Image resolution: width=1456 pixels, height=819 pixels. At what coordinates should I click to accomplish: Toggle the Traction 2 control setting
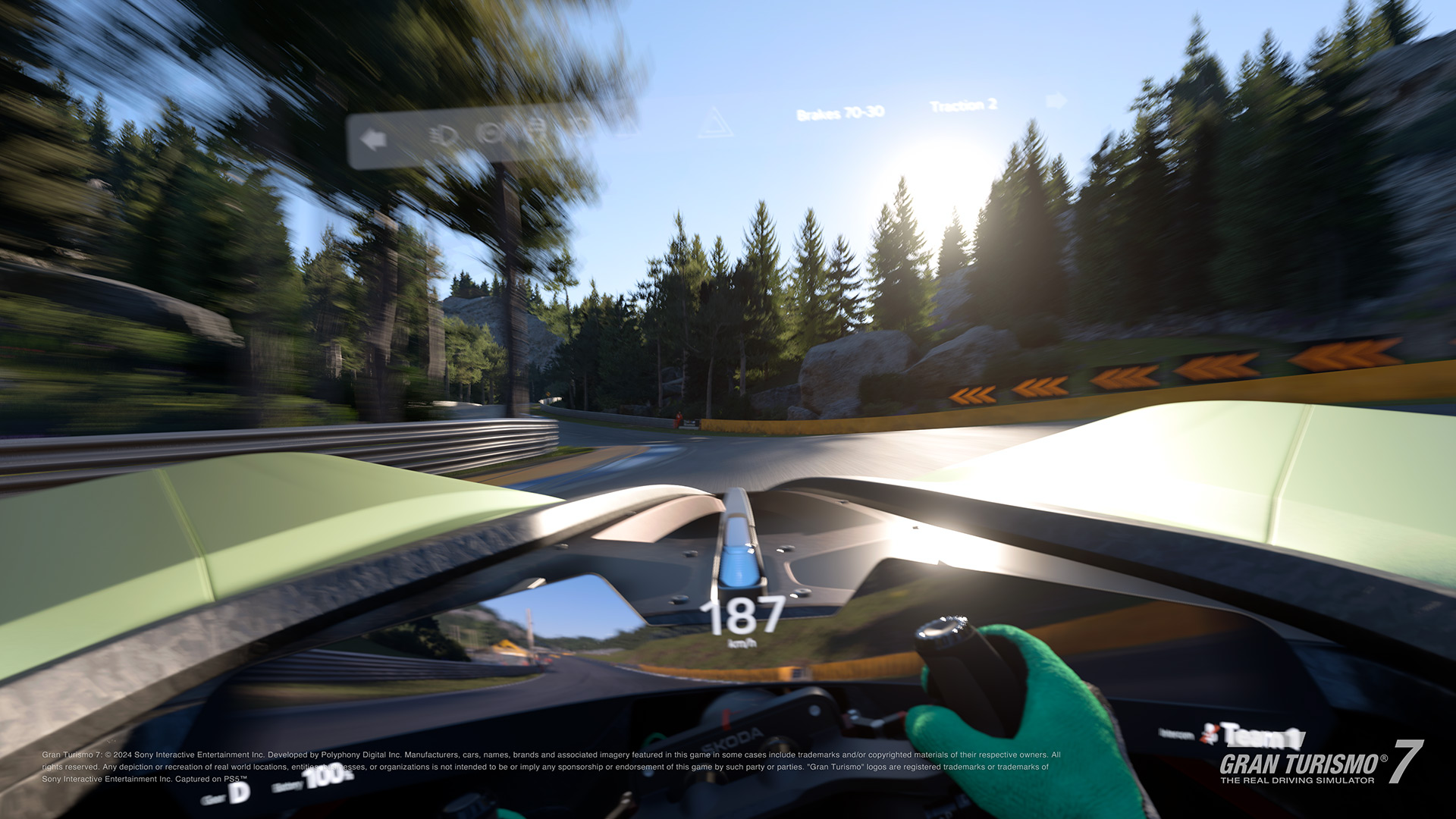pos(965,107)
